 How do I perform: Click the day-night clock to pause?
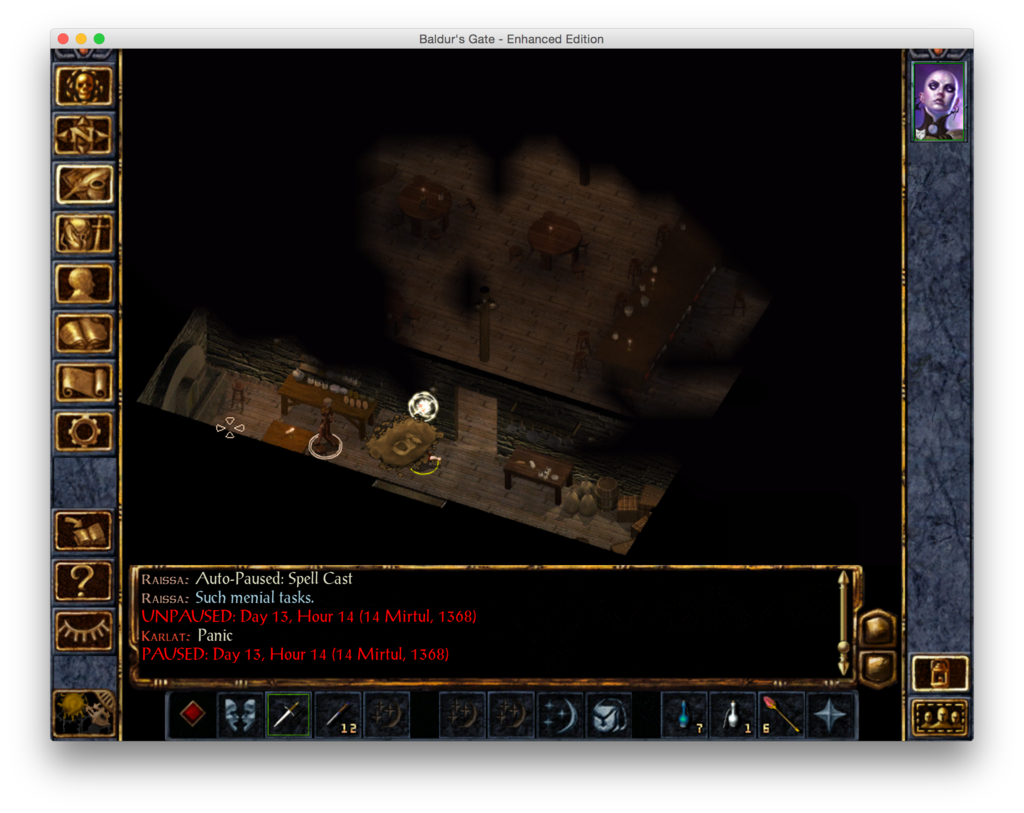(x=84, y=712)
